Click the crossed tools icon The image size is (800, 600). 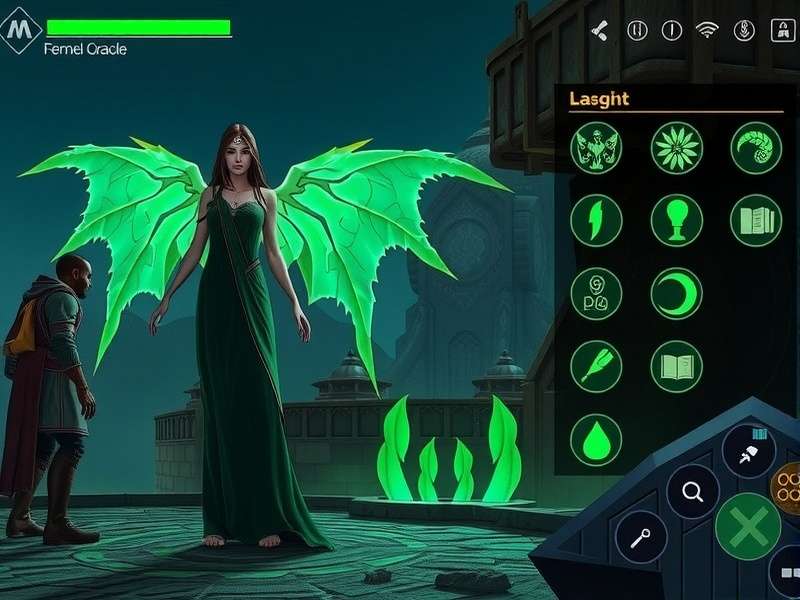click(599, 30)
